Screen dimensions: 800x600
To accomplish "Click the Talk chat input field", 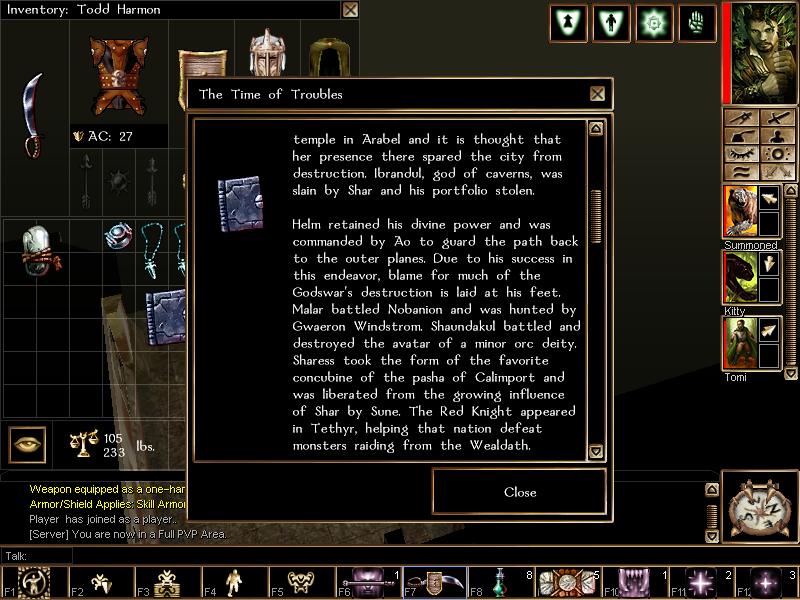I will pos(200,555).
